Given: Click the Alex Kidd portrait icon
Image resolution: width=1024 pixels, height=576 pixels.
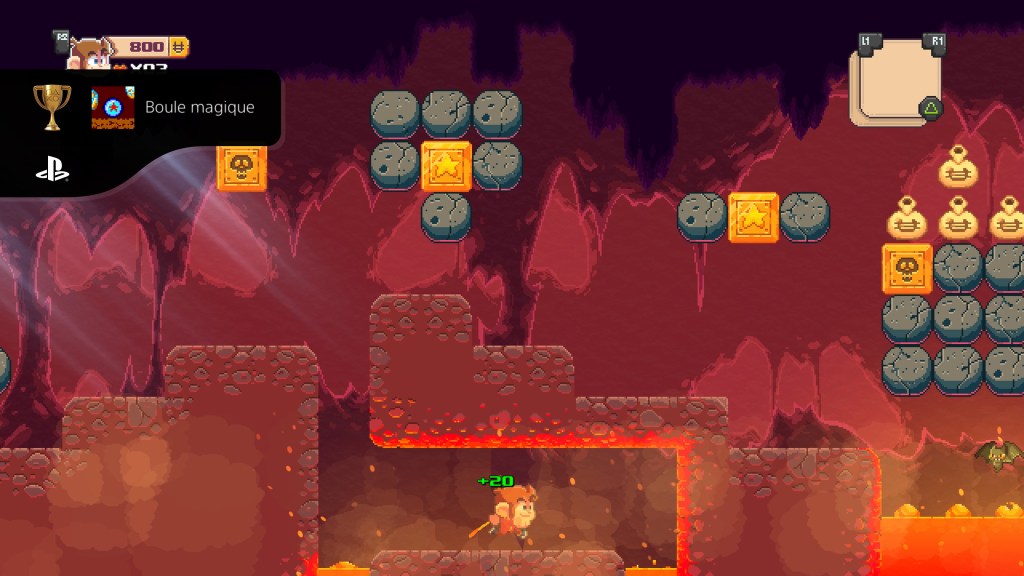Looking at the screenshot, I should coord(90,54).
